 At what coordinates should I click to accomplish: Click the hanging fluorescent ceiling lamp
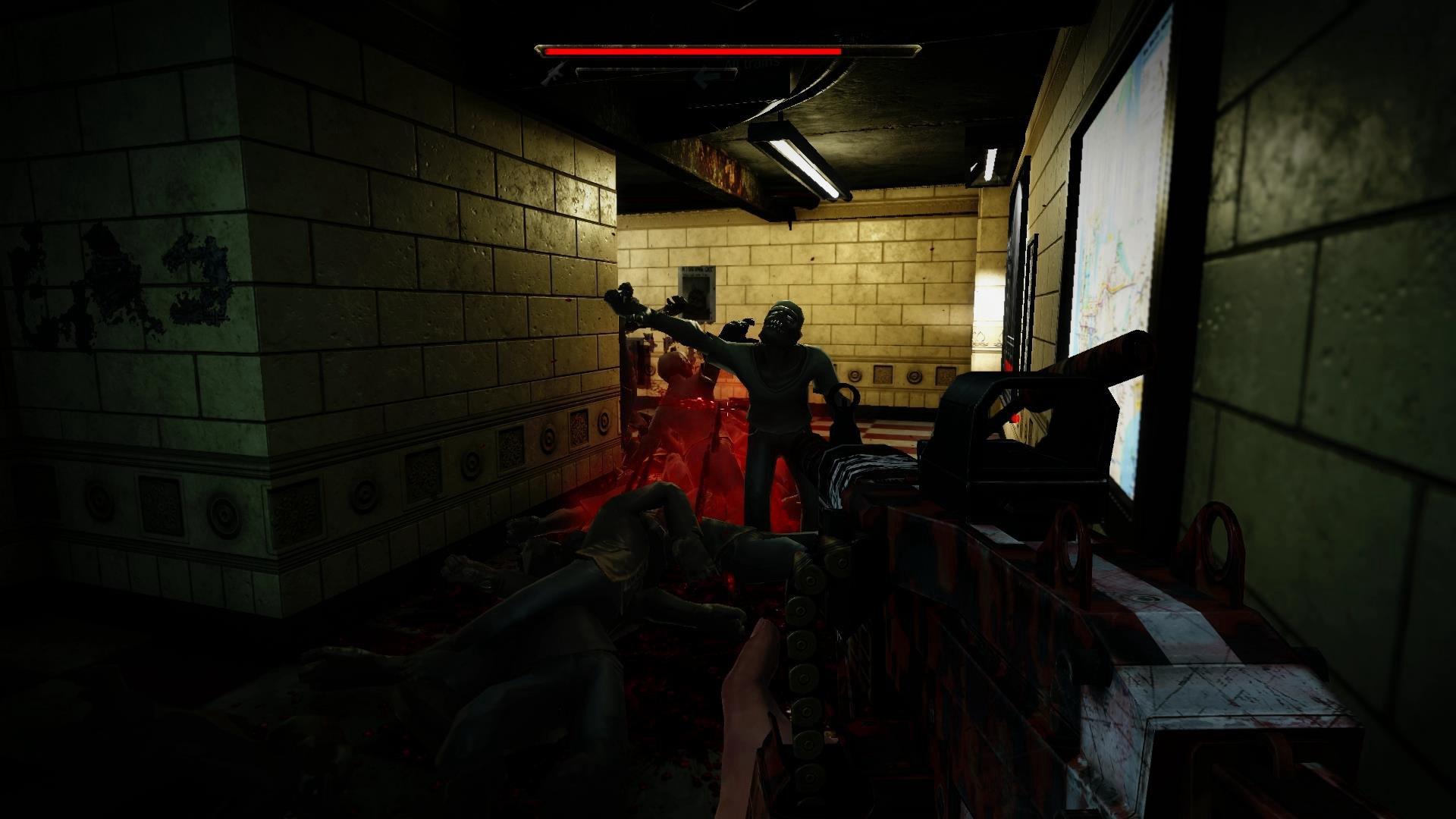pyautogui.click(x=800, y=163)
